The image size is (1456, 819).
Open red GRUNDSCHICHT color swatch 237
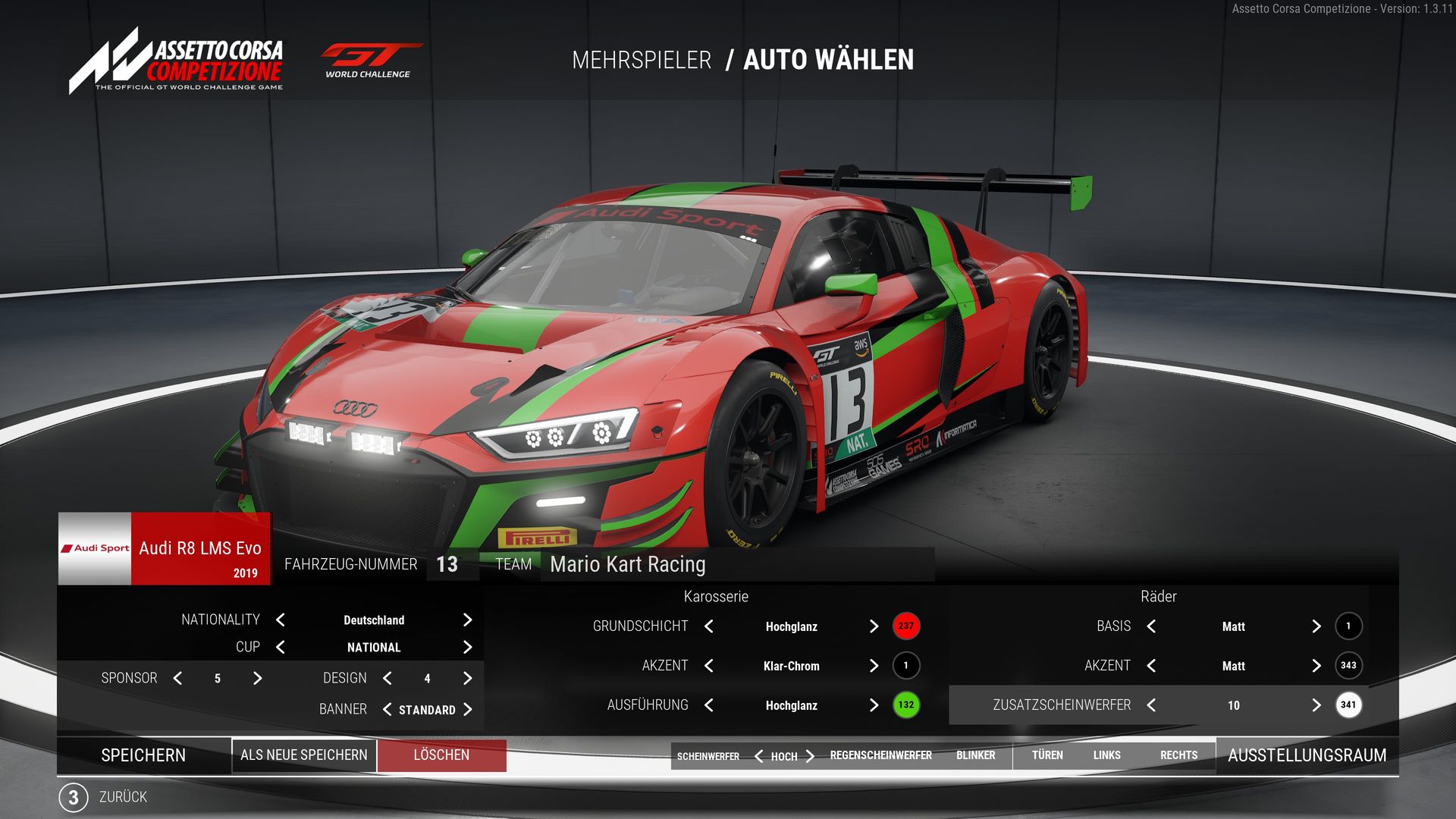[x=905, y=626]
